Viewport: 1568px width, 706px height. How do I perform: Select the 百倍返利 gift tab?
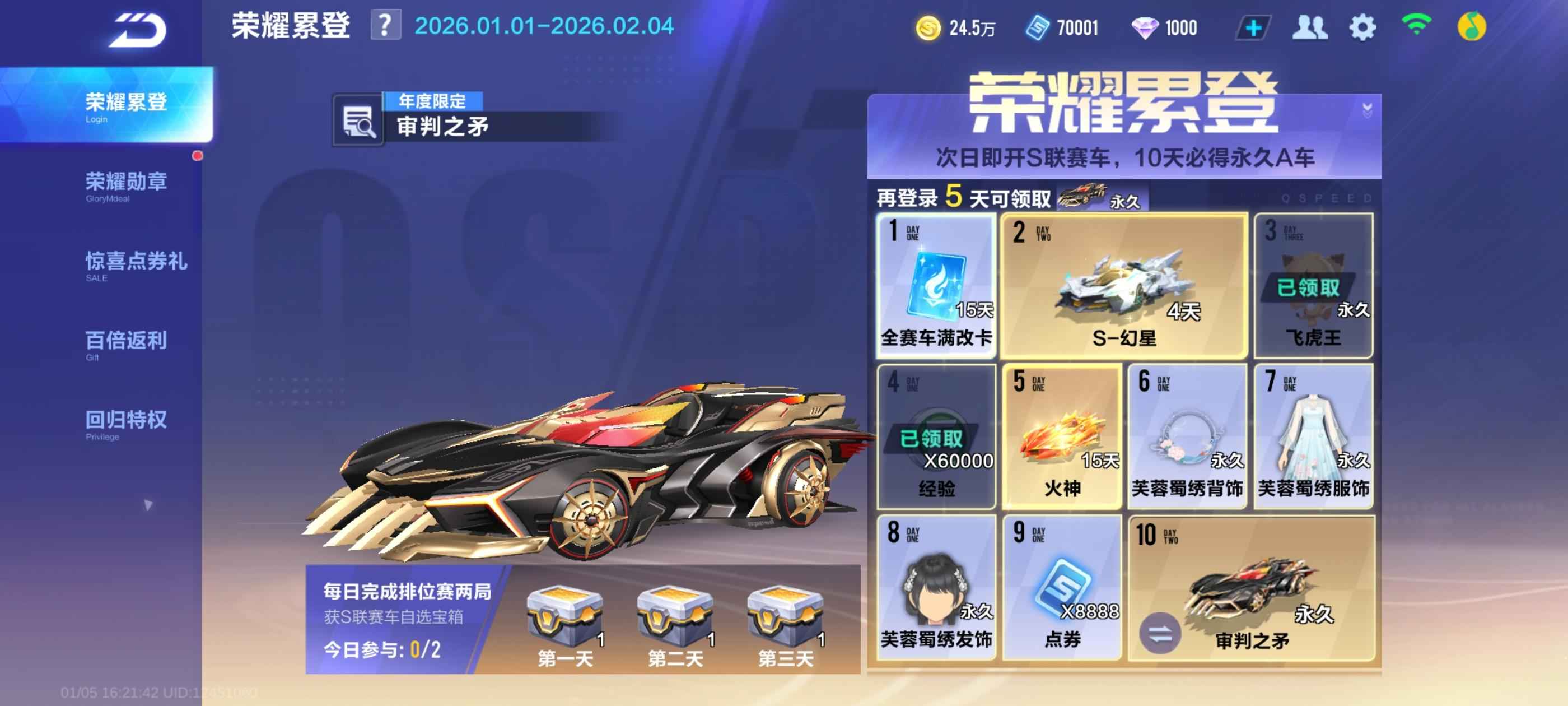[125, 343]
